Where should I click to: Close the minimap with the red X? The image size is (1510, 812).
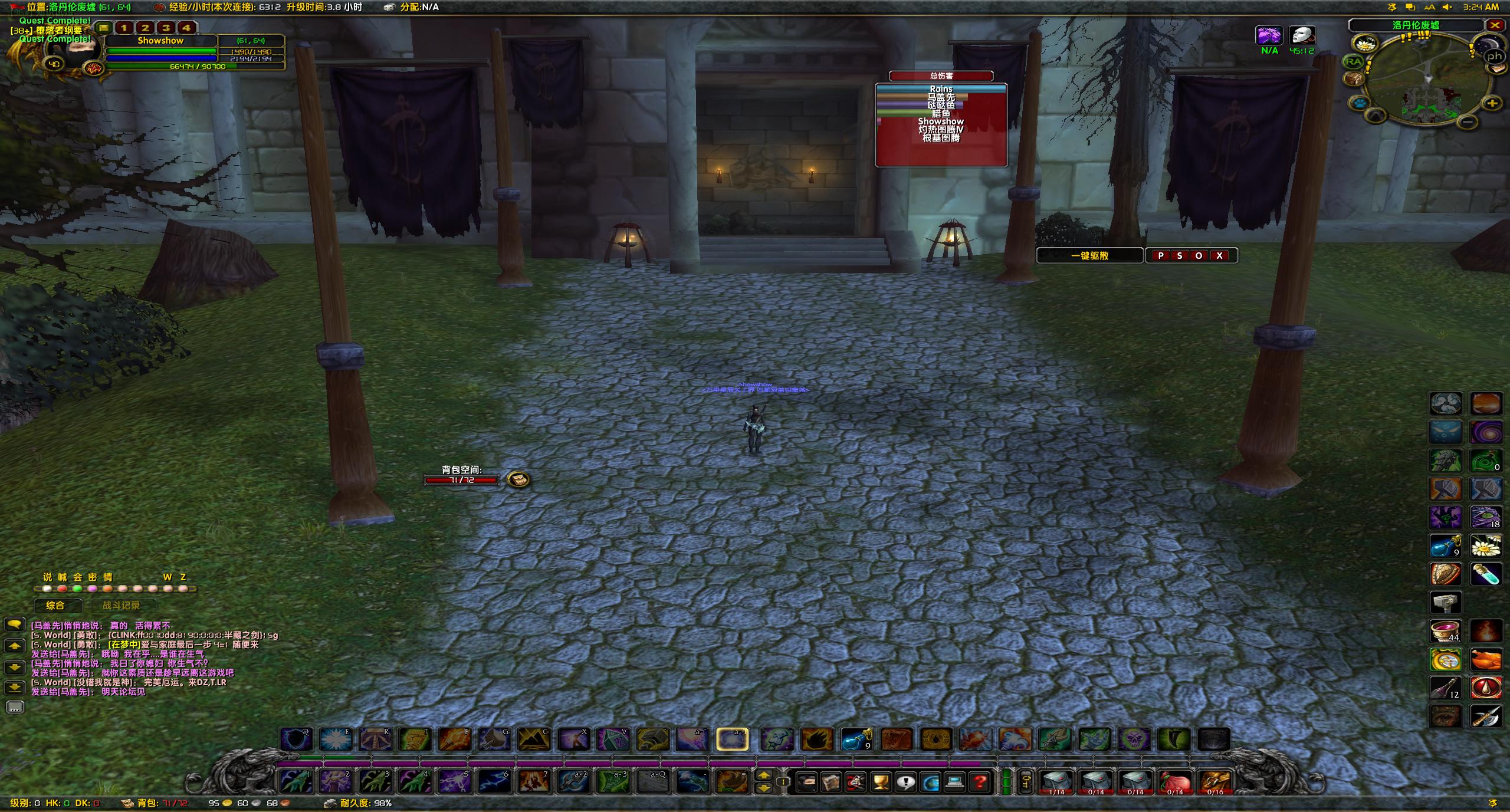click(1495, 25)
